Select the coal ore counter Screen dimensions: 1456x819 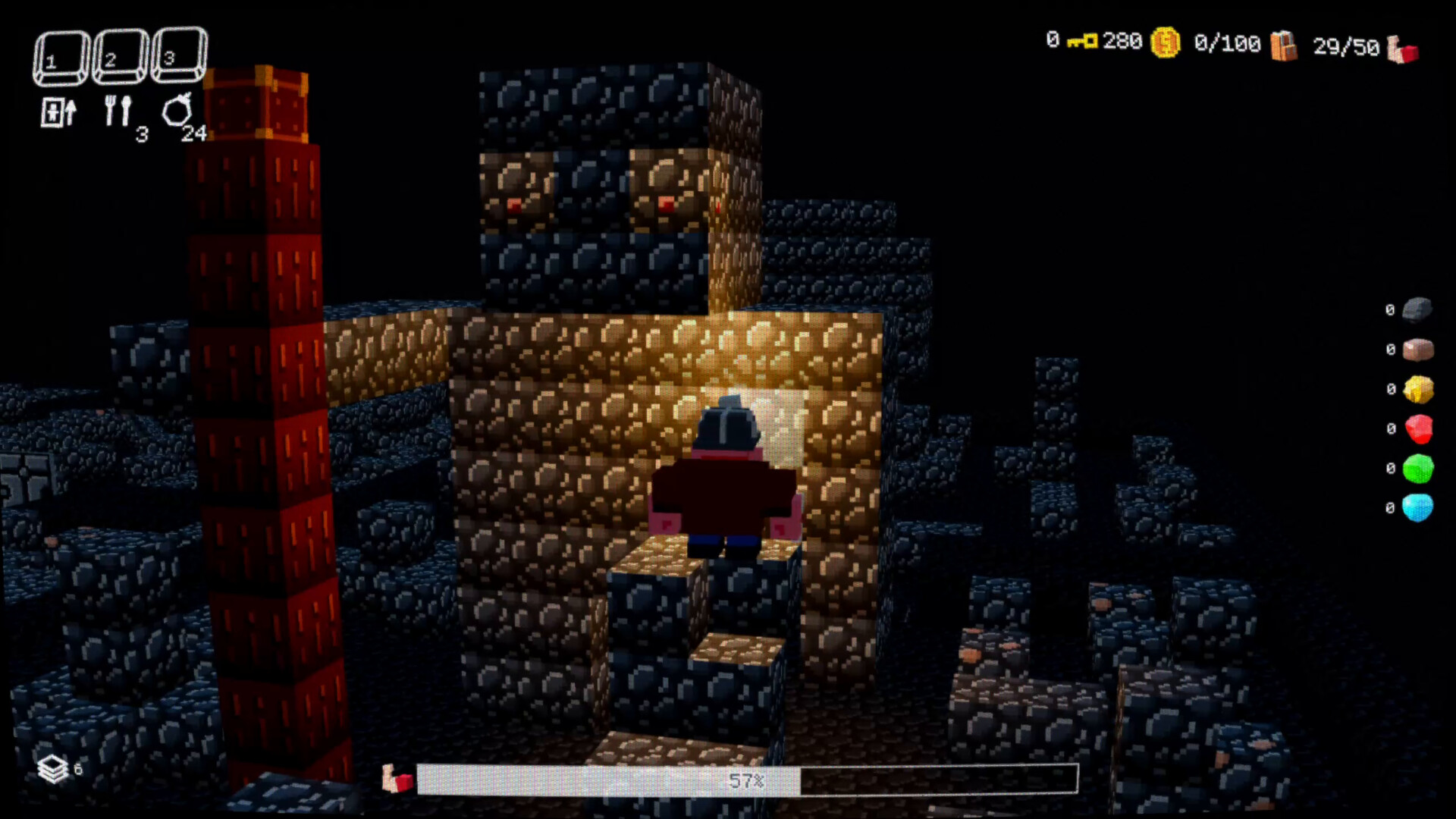[x=1417, y=309]
